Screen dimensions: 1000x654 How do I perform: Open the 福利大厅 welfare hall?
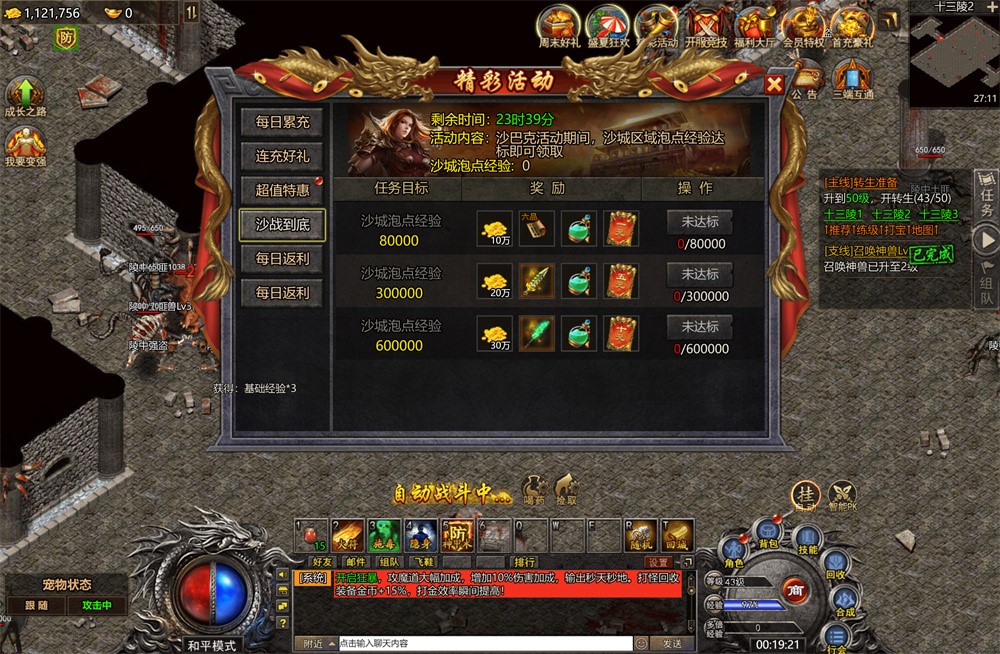click(x=755, y=25)
